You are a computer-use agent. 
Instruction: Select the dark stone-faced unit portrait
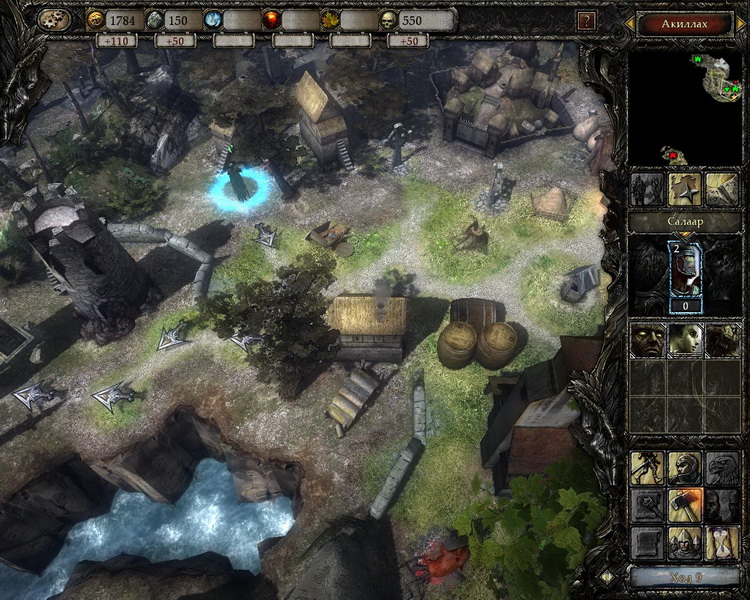[647, 340]
